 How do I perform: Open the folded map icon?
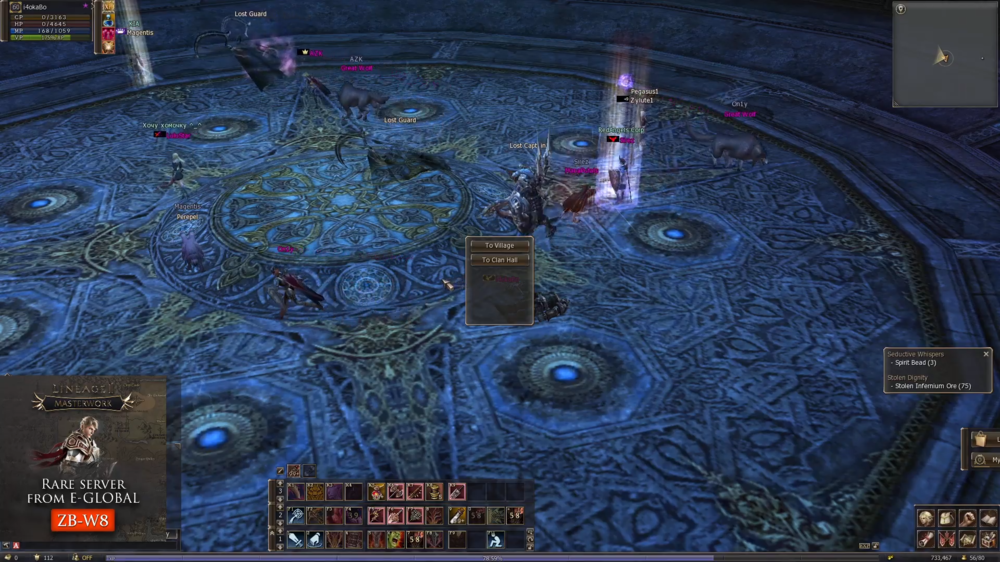tap(967, 539)
